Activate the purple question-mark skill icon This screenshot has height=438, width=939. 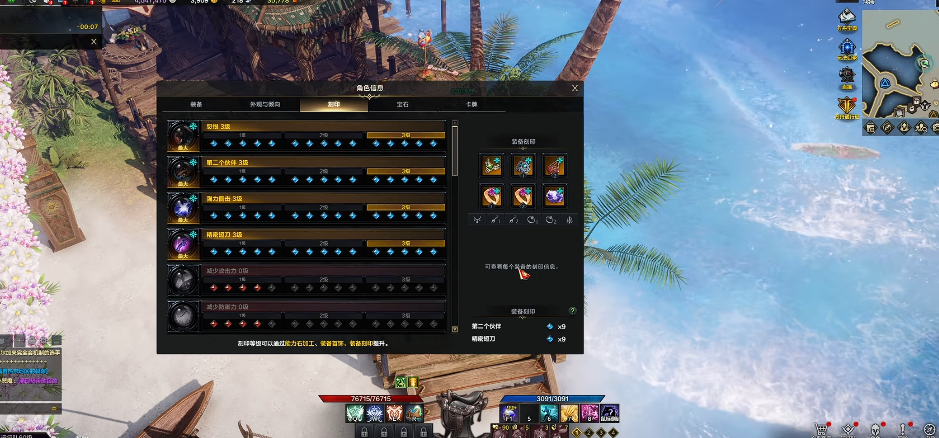610,414
